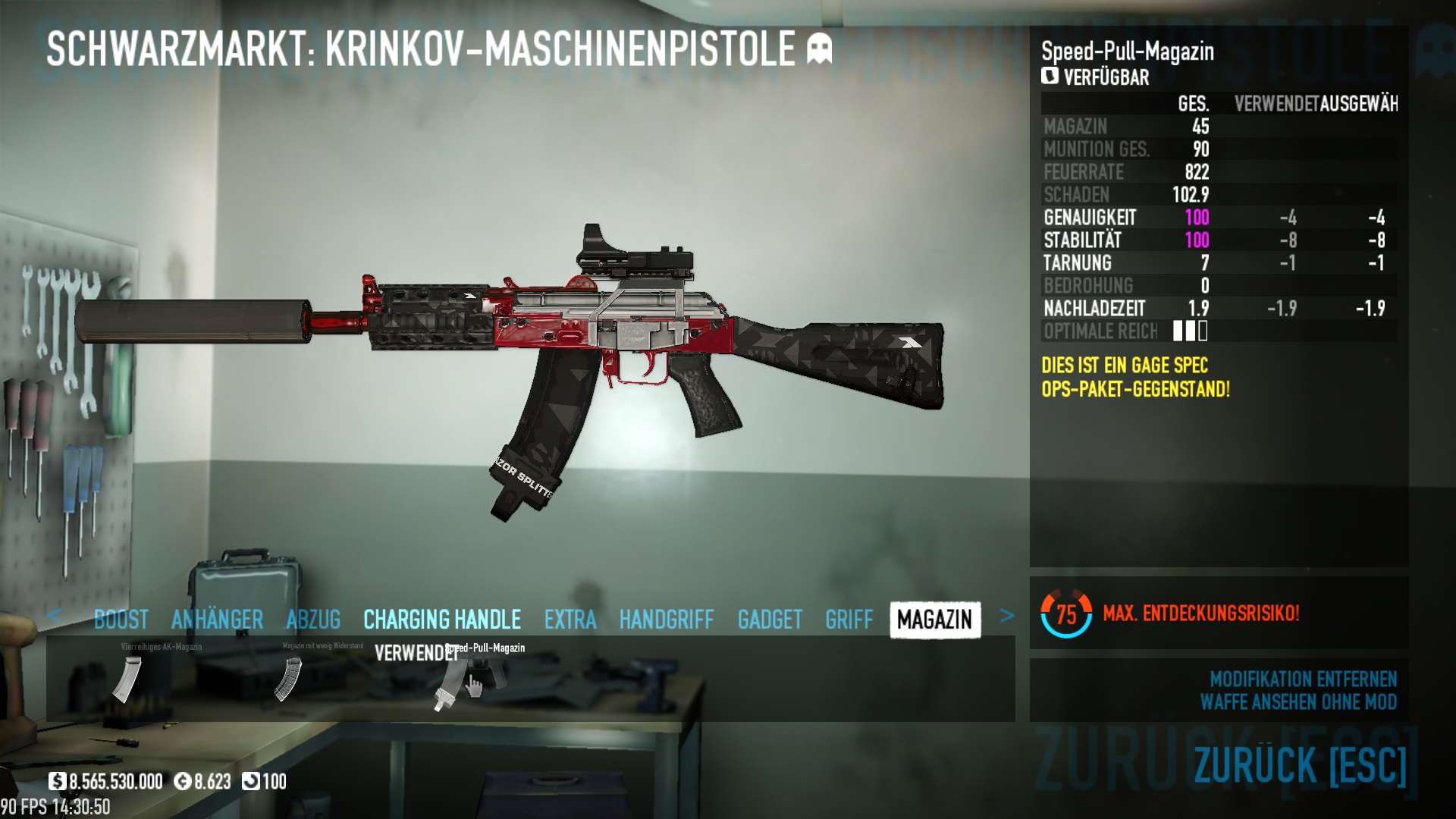
Task: Click Modifikation entfernen
Action: (x=1303, y=679)
